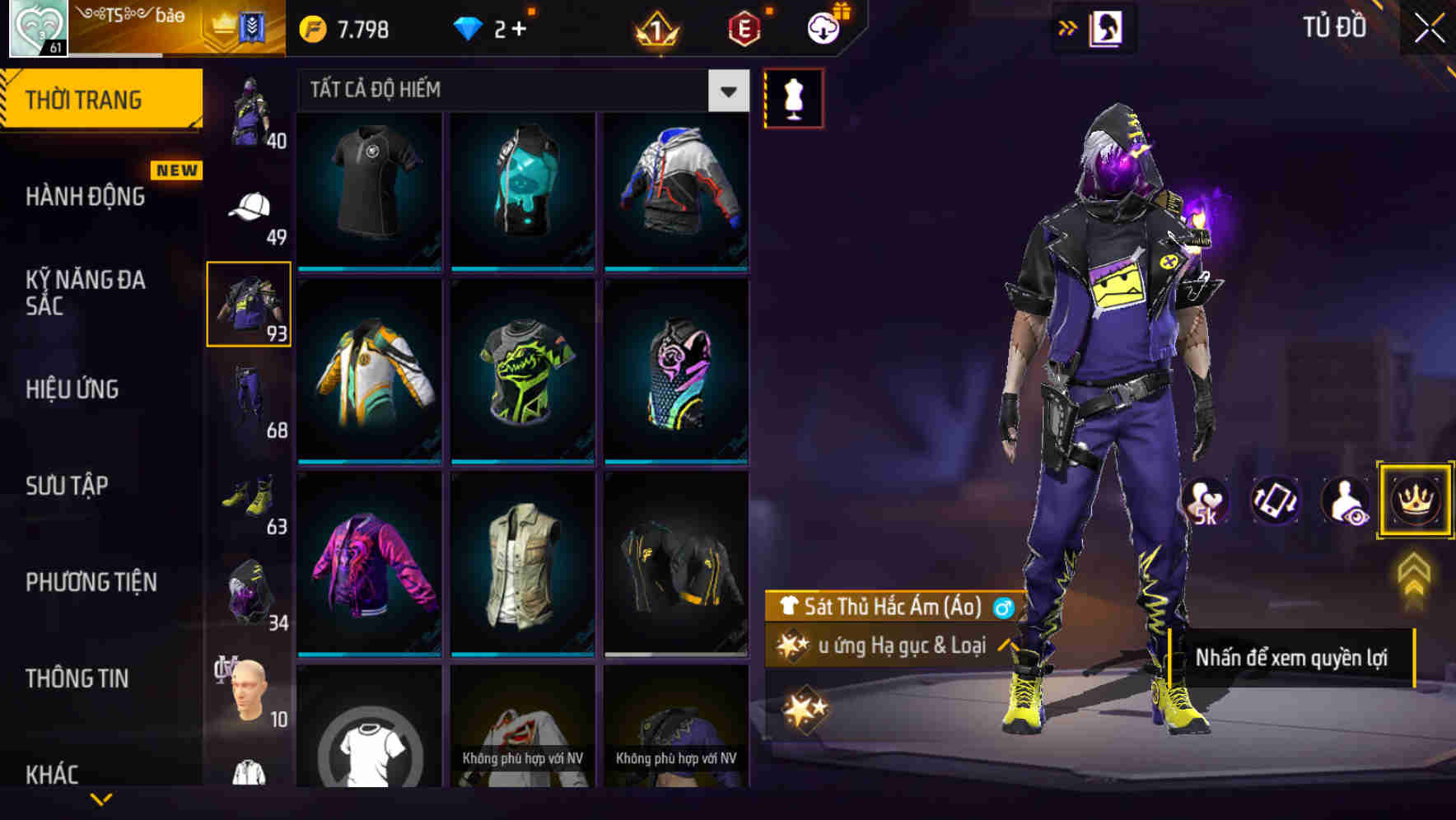Click the star effects toggle below item name
1456x820 pixels.
tap(793, 646)
